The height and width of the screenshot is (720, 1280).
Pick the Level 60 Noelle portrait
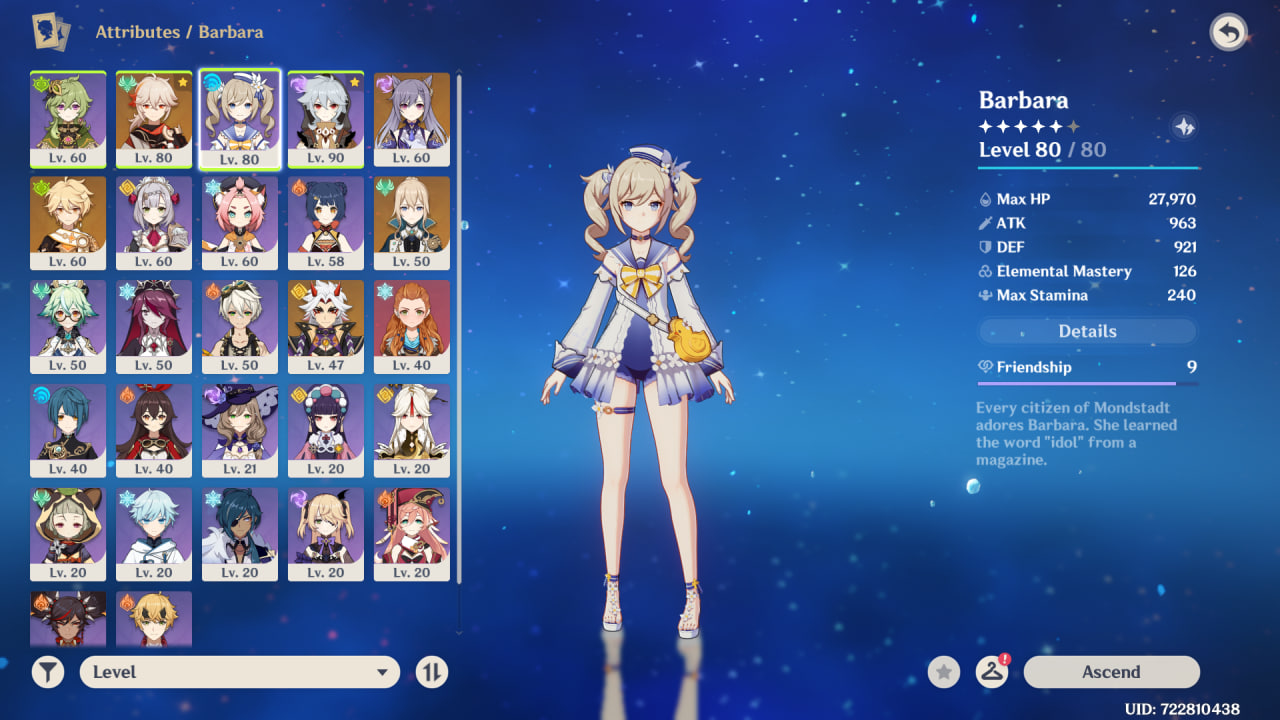pos(154,222)
